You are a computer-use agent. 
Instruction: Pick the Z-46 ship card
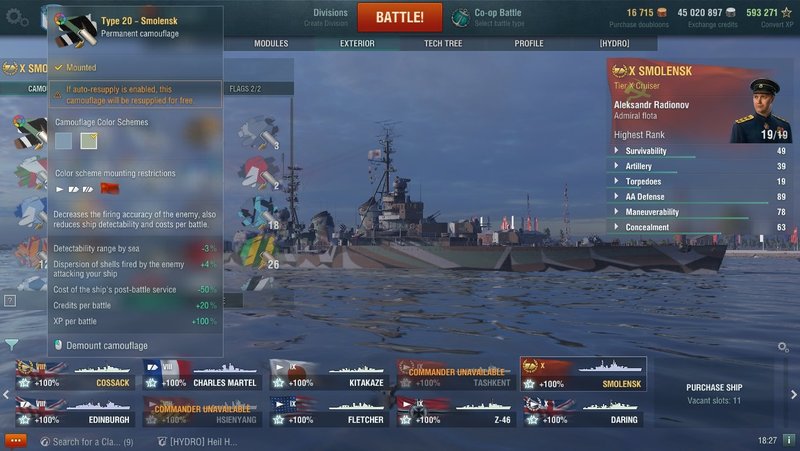tap(455, 411)
